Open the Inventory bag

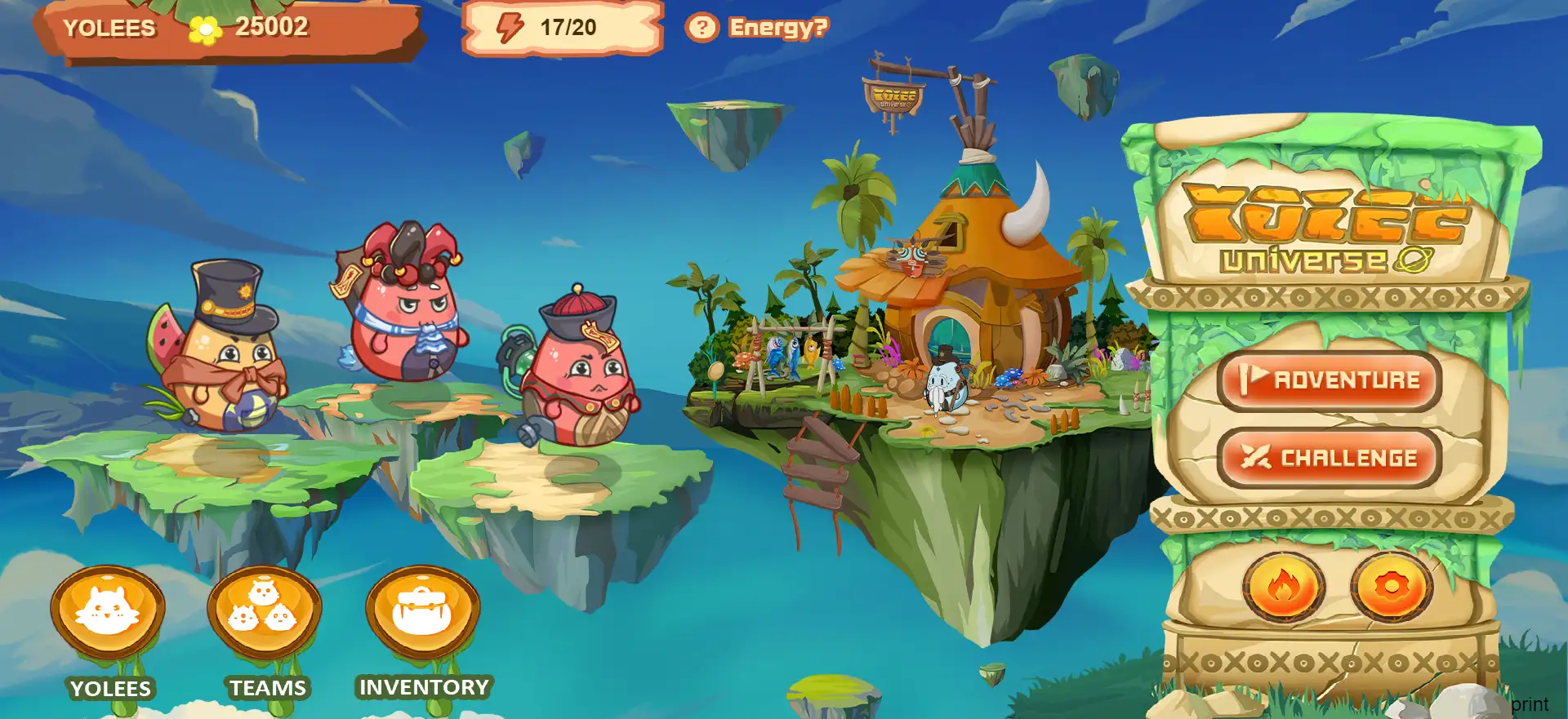point(422,612)
